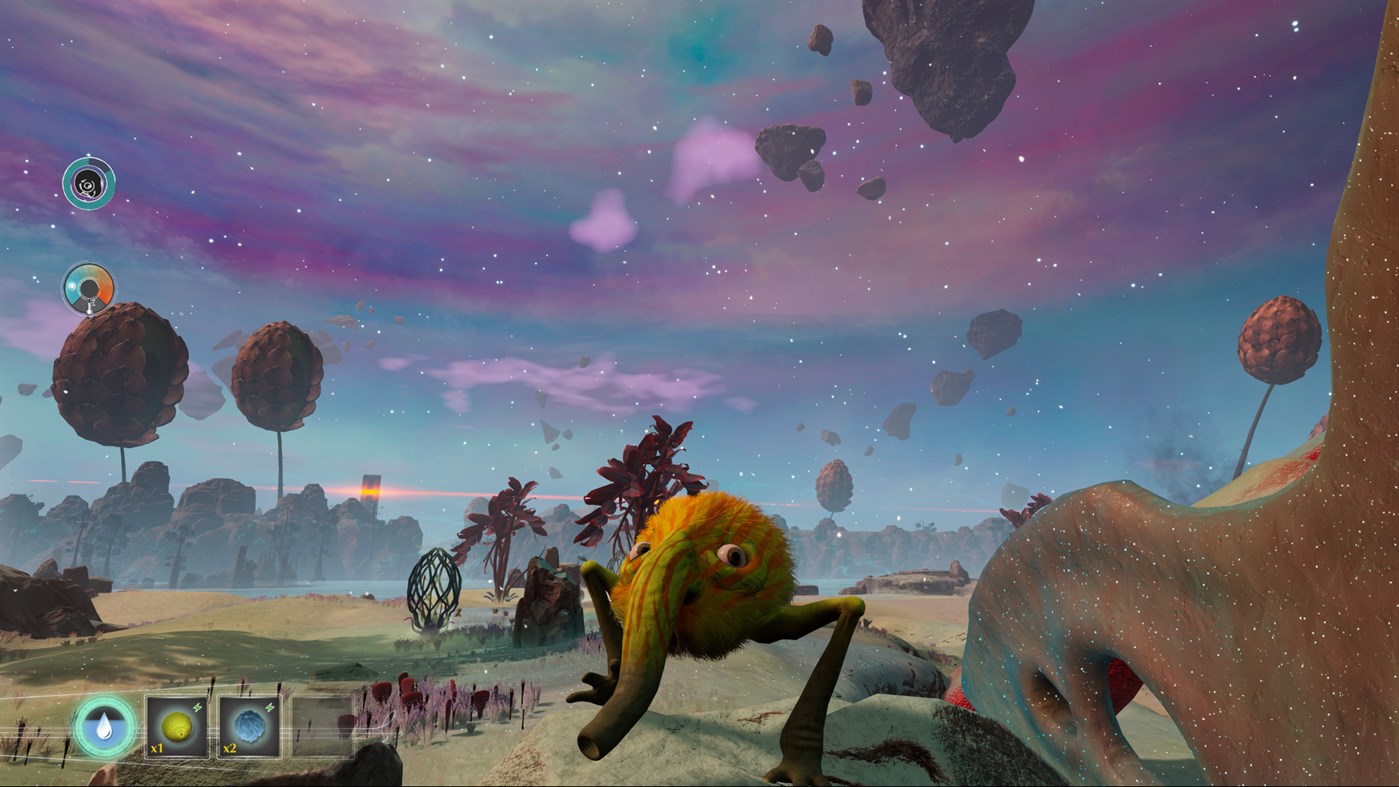Image resolution: width=1399 pixels, height=787 pixels.
Task: Select the glowing water droplet slot
Action: click(104, 727)
